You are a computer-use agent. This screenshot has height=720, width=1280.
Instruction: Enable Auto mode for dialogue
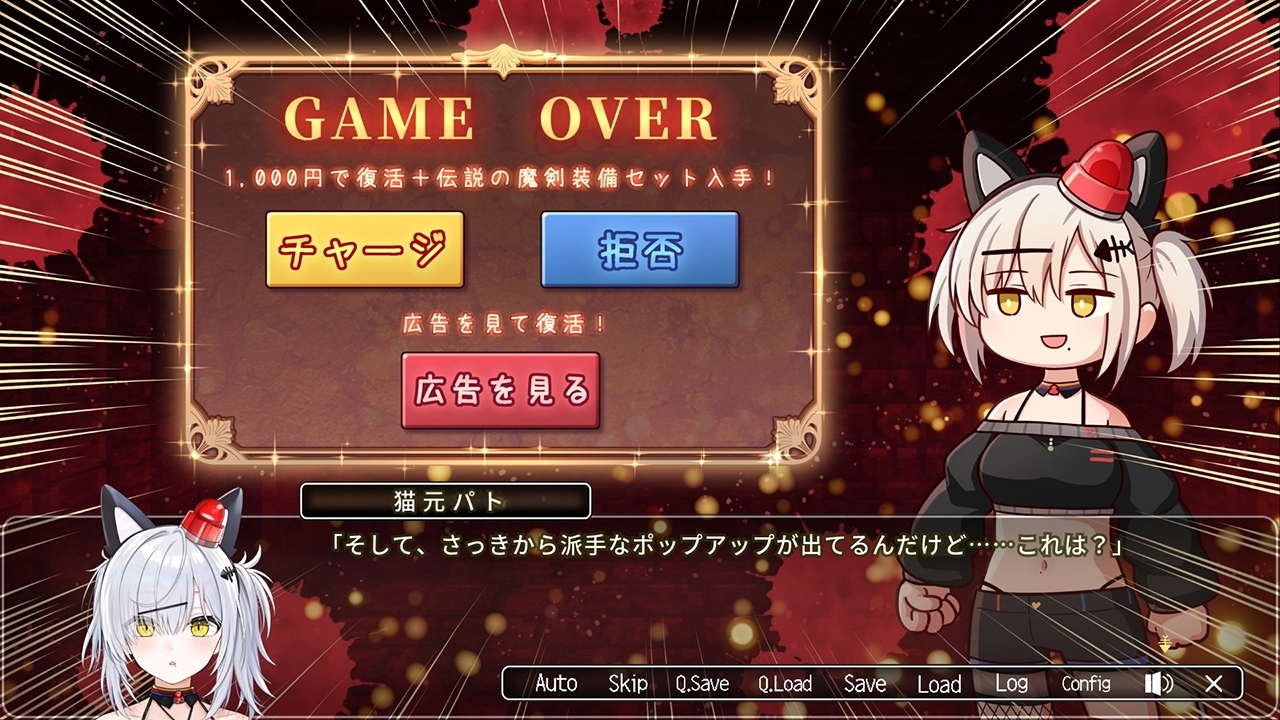tap(556, 684)
